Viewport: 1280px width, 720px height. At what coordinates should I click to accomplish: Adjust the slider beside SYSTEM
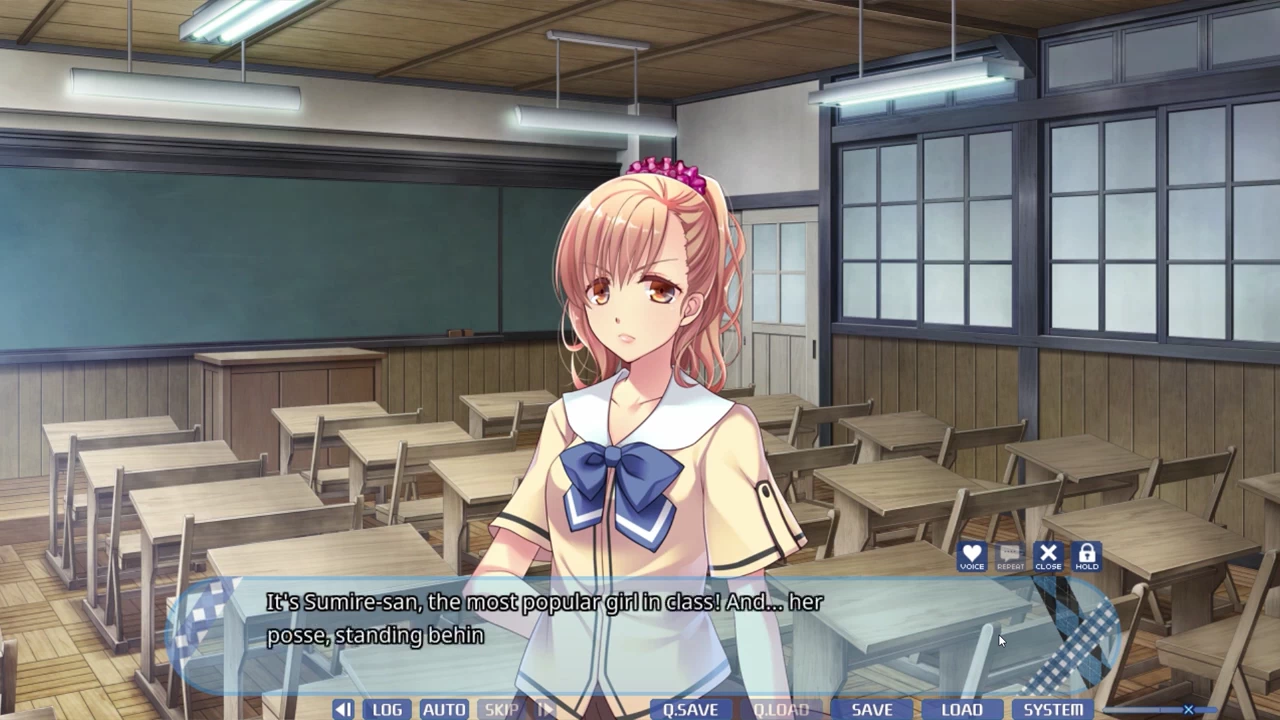click(x=1188, y=710)
